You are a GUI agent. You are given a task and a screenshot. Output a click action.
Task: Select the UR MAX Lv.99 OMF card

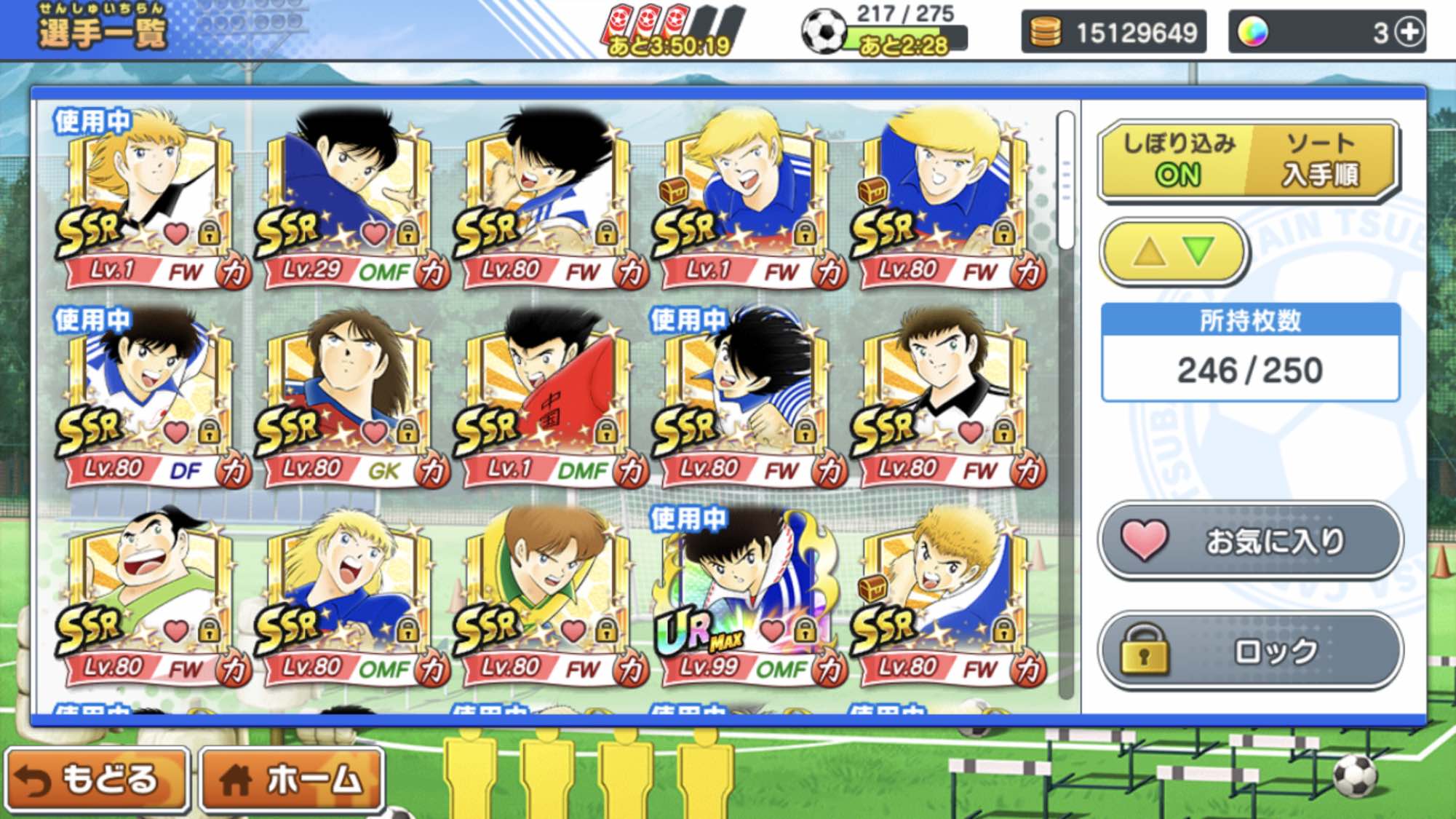click(747, 598)
